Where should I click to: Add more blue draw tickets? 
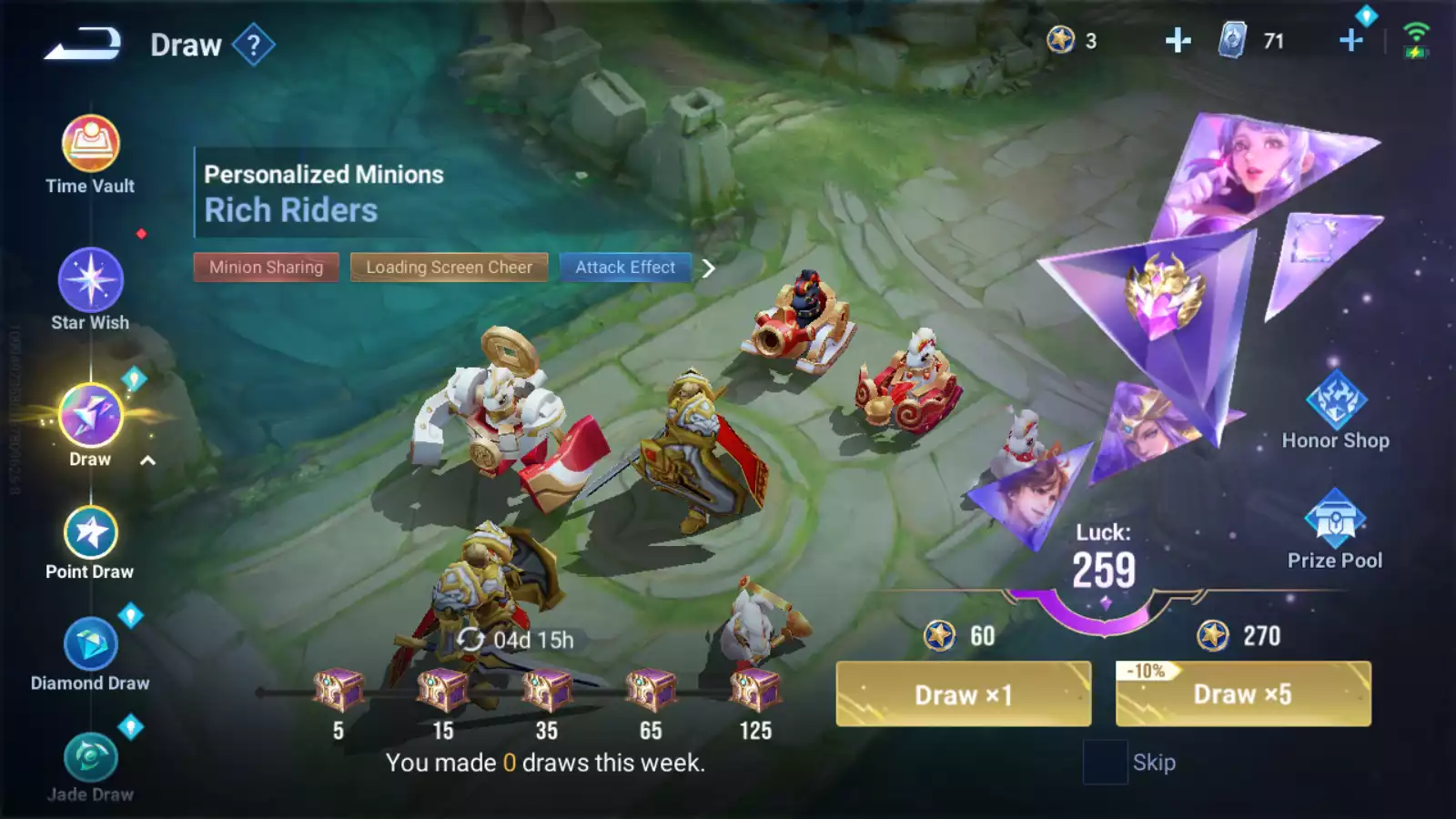tap(1351, 41)
